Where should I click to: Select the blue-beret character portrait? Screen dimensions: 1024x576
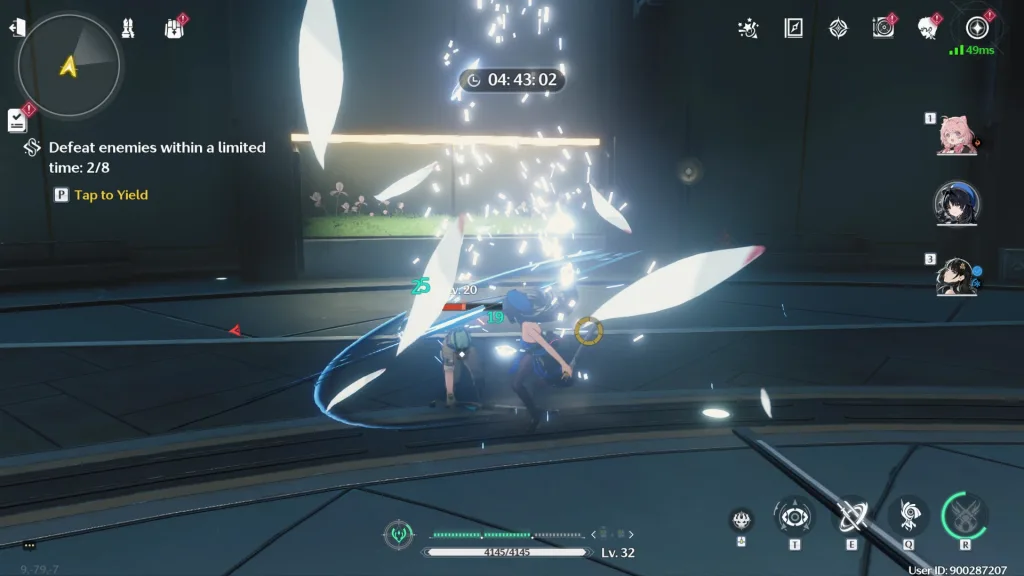point(956,204)
